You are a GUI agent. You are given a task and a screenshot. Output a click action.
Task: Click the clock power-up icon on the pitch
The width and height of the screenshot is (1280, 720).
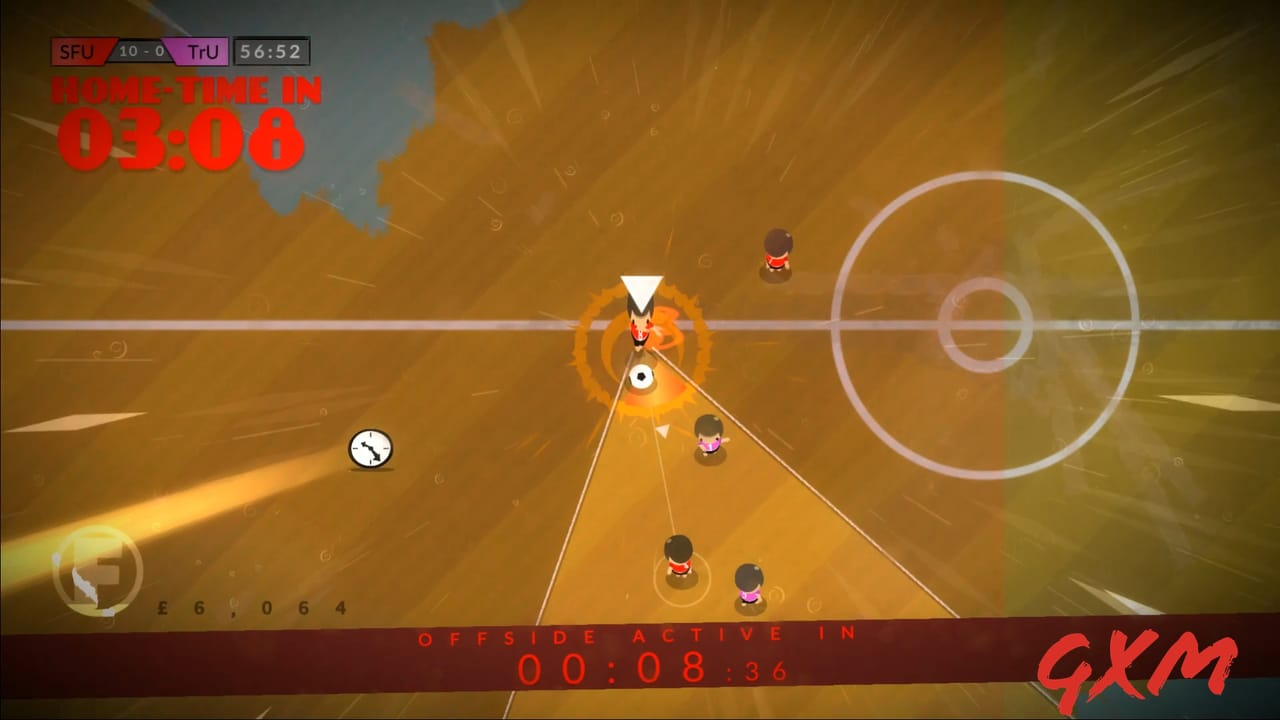pyautogui.click(x=371, y=449)
